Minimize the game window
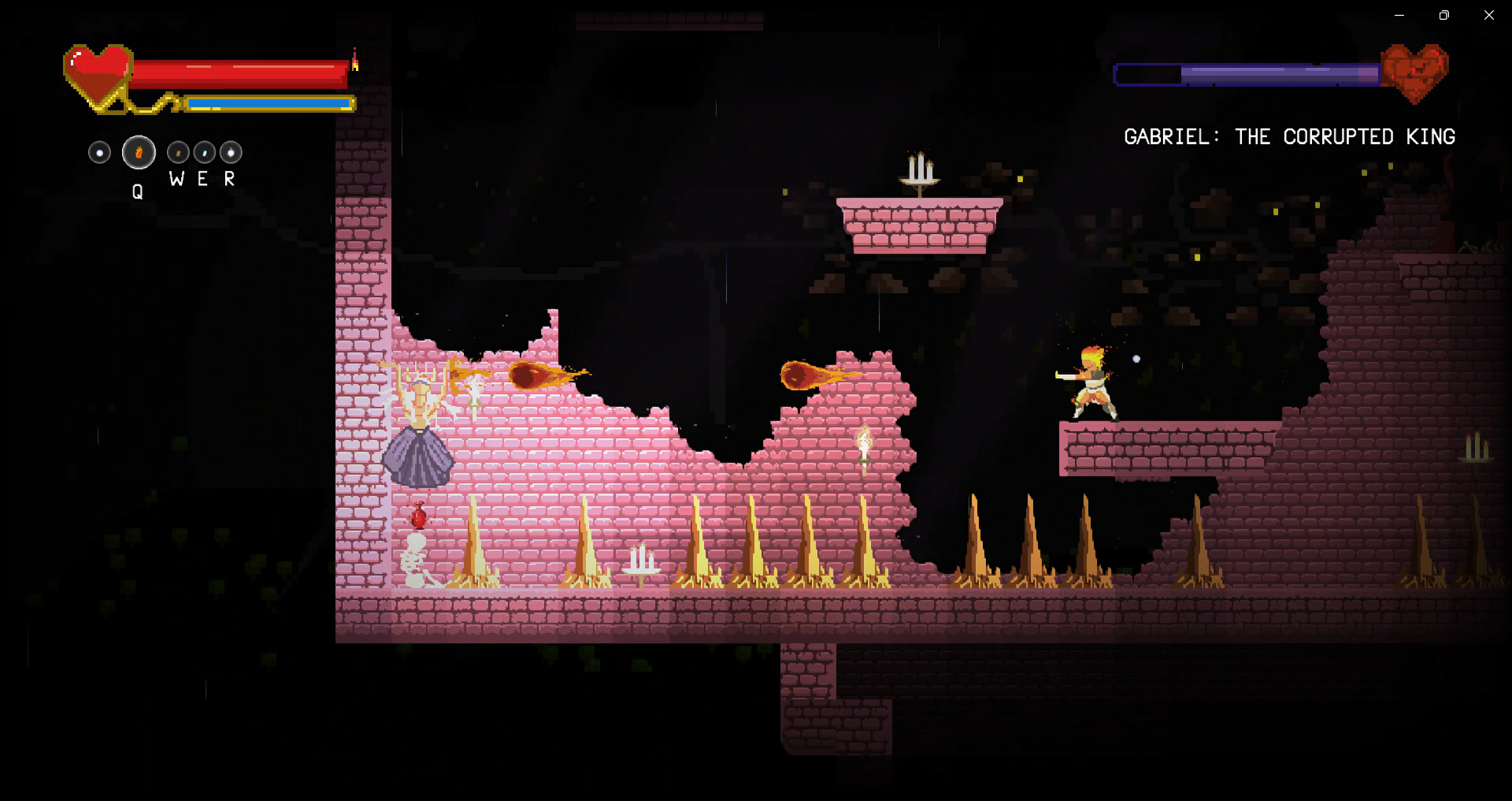The width and height of the screenshot is (1512, 801). click(1399, 15)
